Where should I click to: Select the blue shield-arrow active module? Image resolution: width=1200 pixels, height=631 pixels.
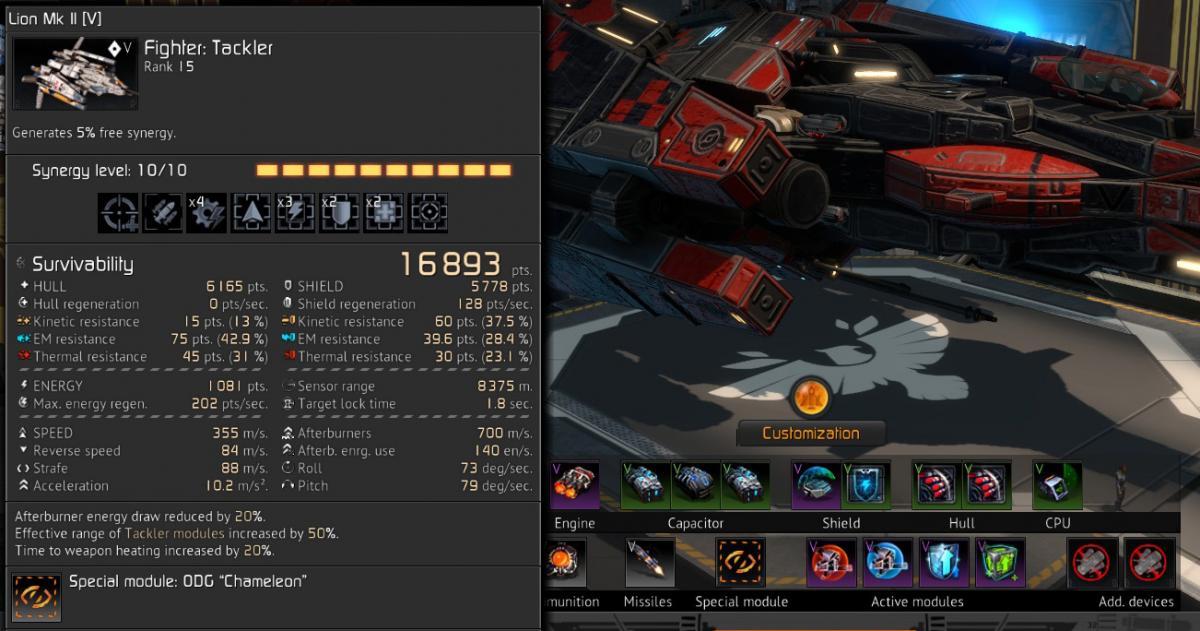944,563
